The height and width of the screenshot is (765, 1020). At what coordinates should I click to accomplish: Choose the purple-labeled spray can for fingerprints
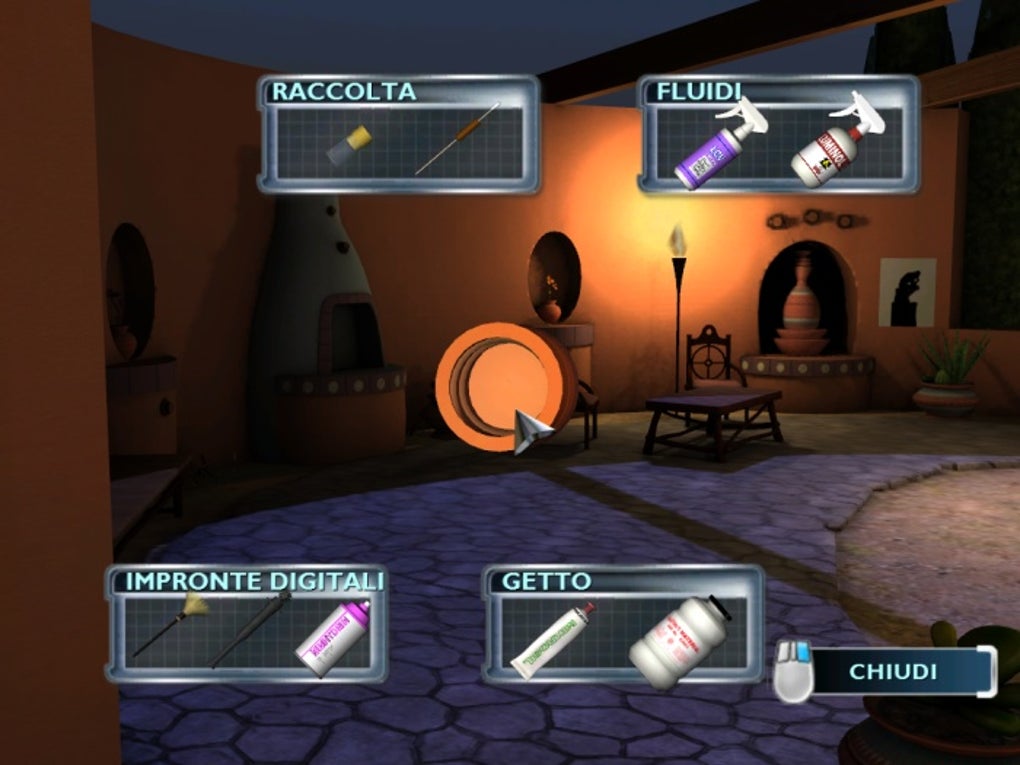[x=333, y=636]
